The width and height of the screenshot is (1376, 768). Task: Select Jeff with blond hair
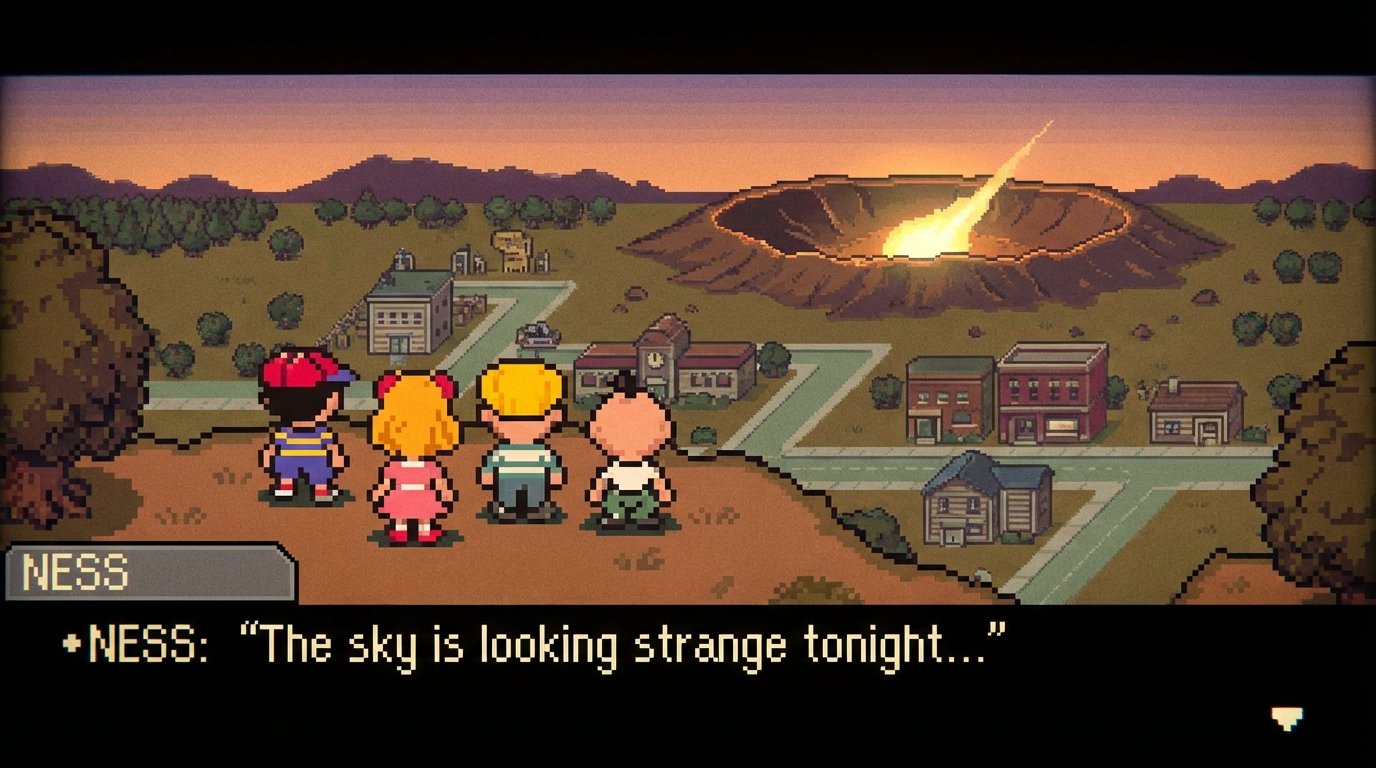pos(520,440)
